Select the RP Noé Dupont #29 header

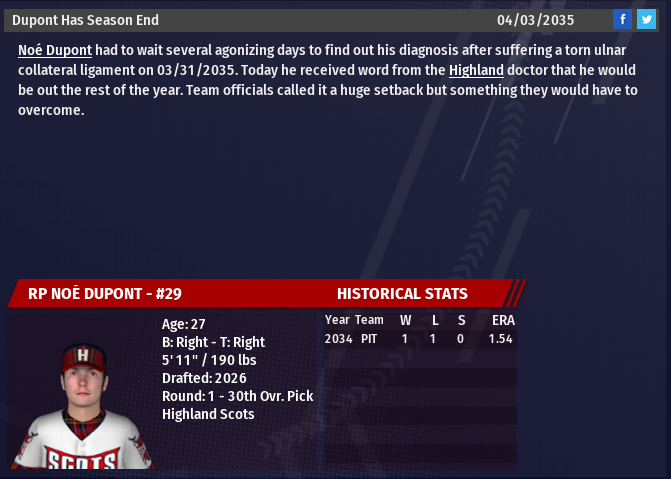tap(105, 294)
